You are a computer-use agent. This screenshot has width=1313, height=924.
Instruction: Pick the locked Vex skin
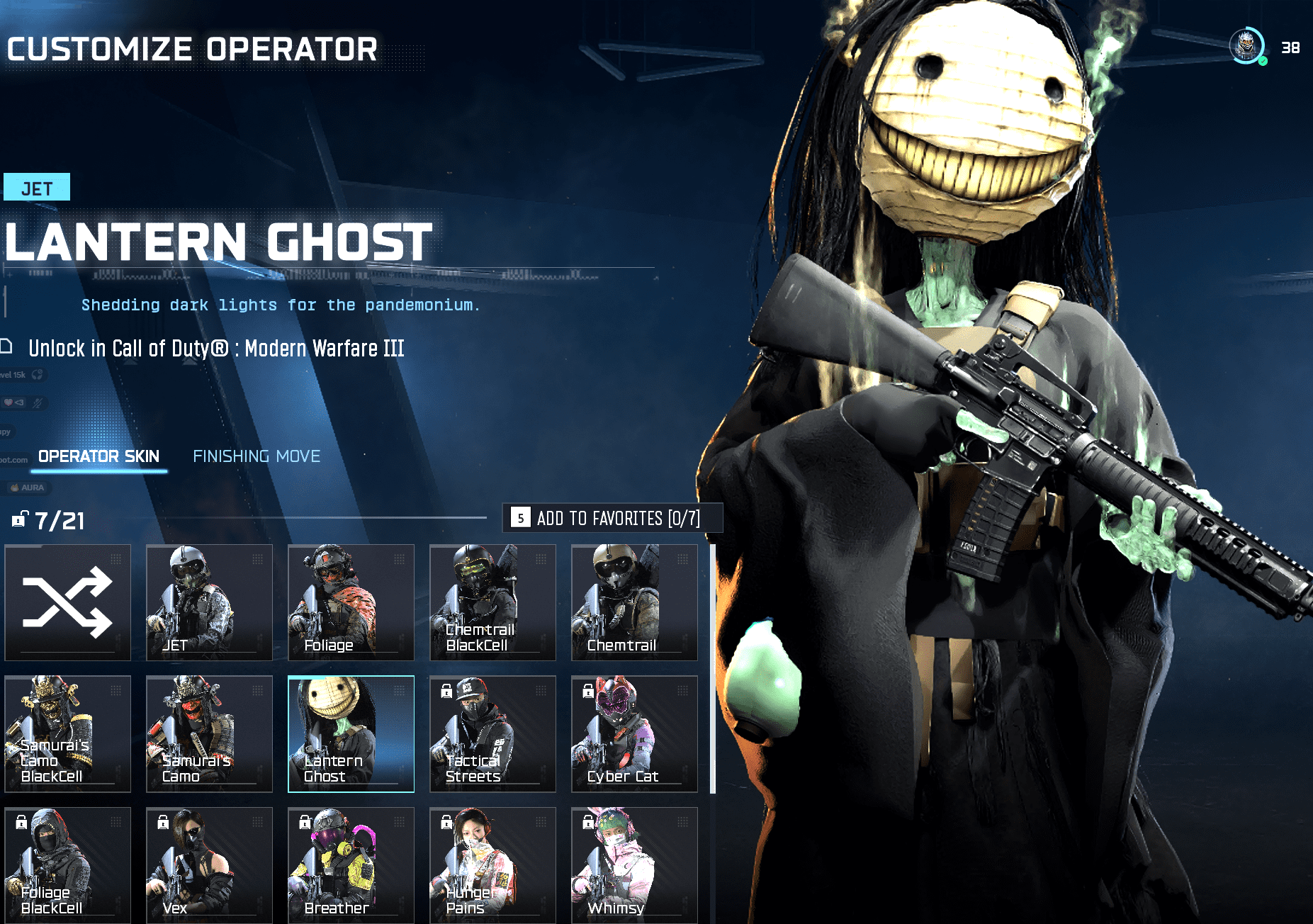click(209, 864)
